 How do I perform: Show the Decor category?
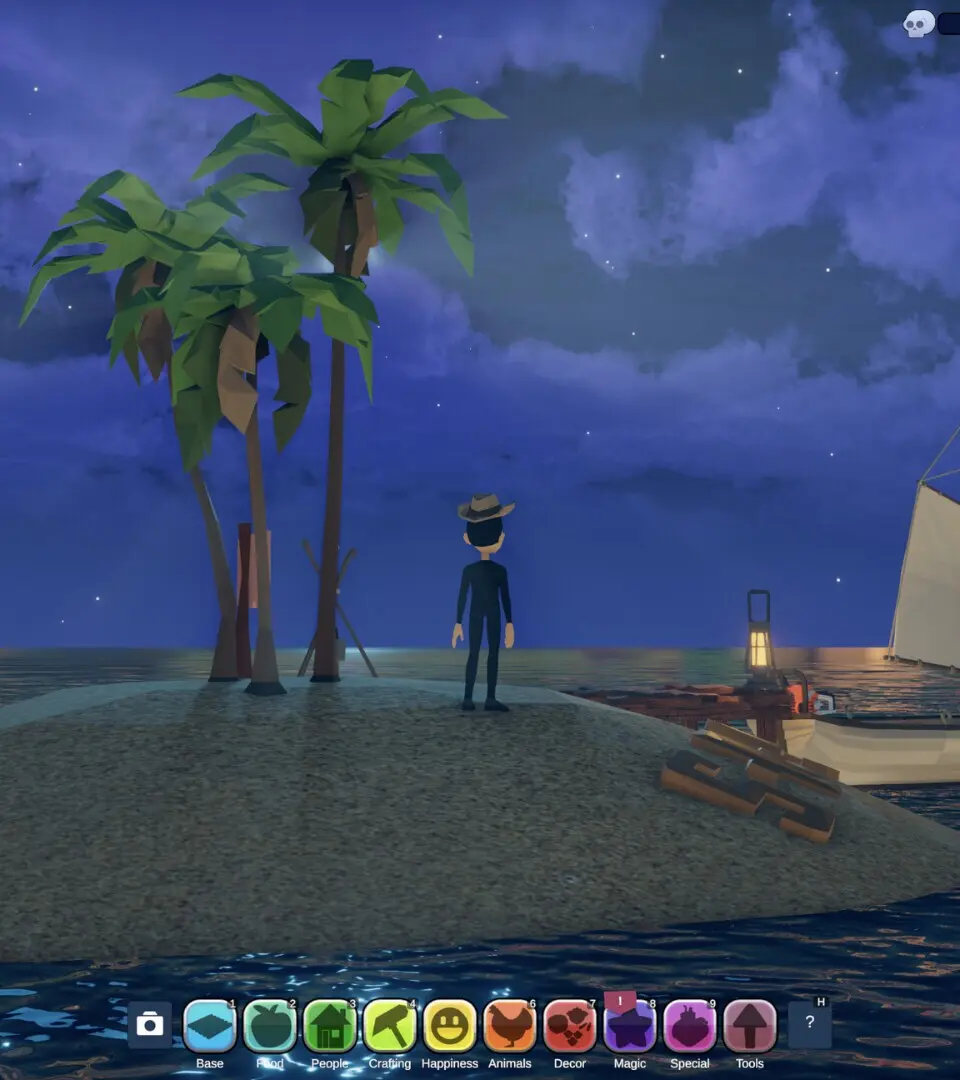tap(570, 1026)
